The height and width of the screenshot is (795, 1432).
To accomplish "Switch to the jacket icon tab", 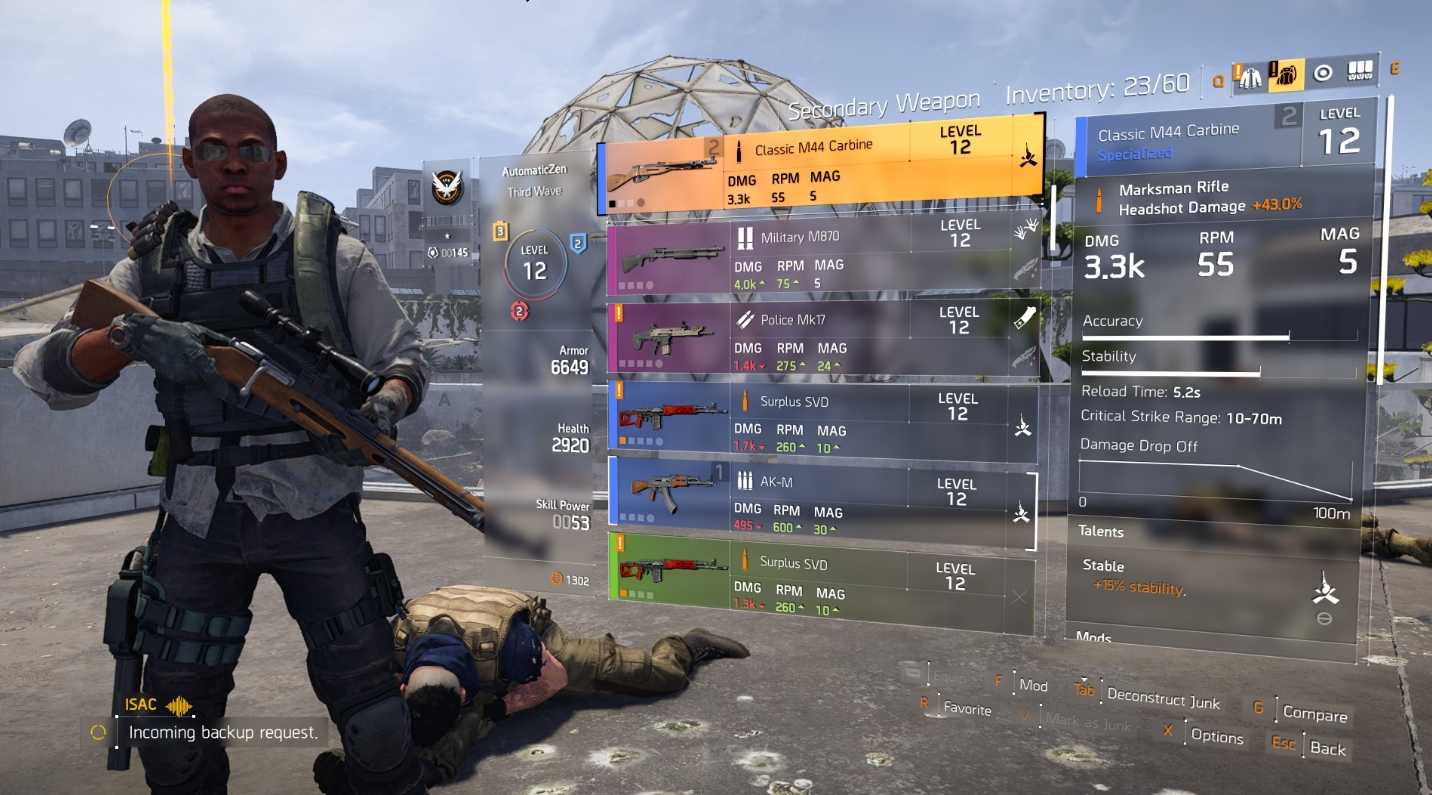I will click(1250, 77).
